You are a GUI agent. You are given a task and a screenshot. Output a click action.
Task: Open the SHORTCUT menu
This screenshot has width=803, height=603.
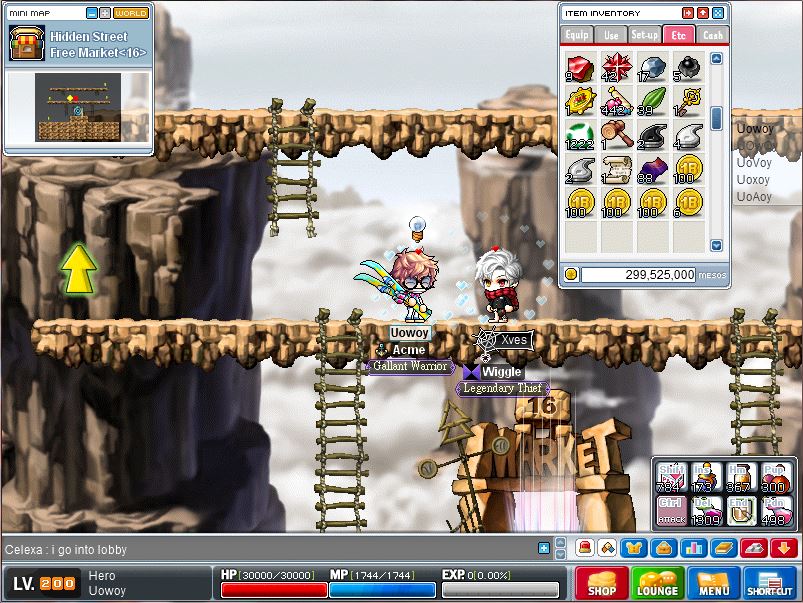pyautogui.click(x=769, y=583)
